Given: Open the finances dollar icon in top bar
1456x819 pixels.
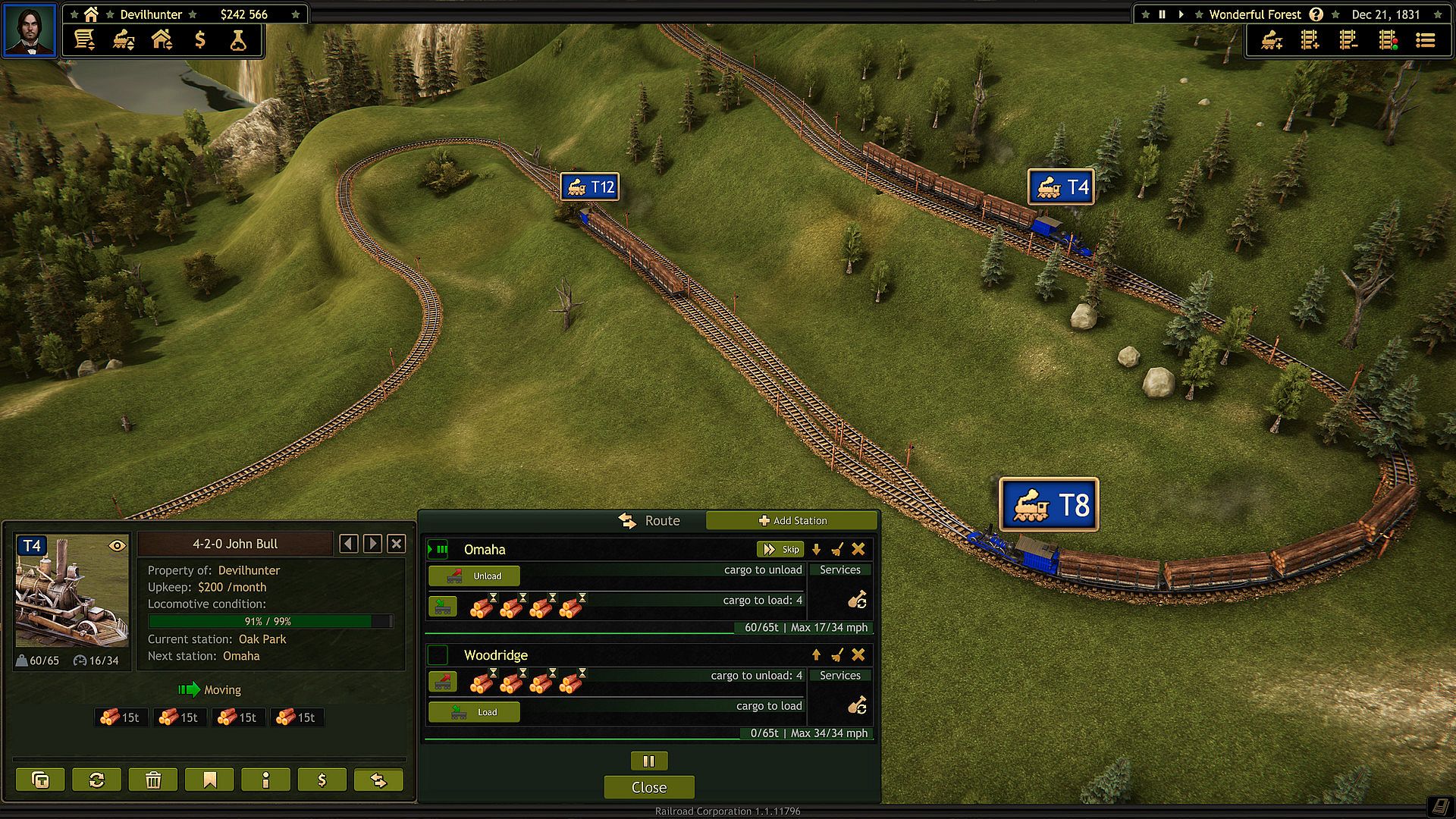Looking at the screenshot, I should [200, 39].
